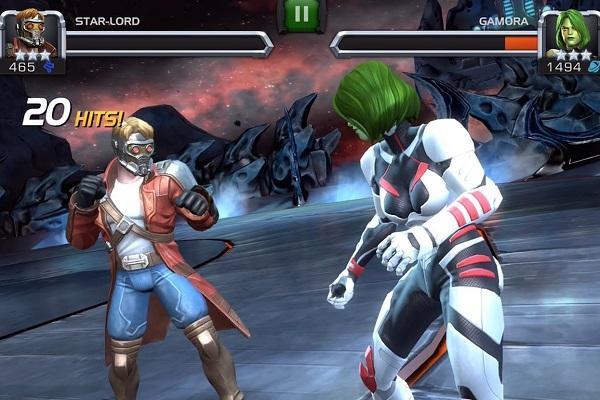Tap Star-Lord's champion portrait
The width and height of the screenshot is (600, 400).
[30, 30]
